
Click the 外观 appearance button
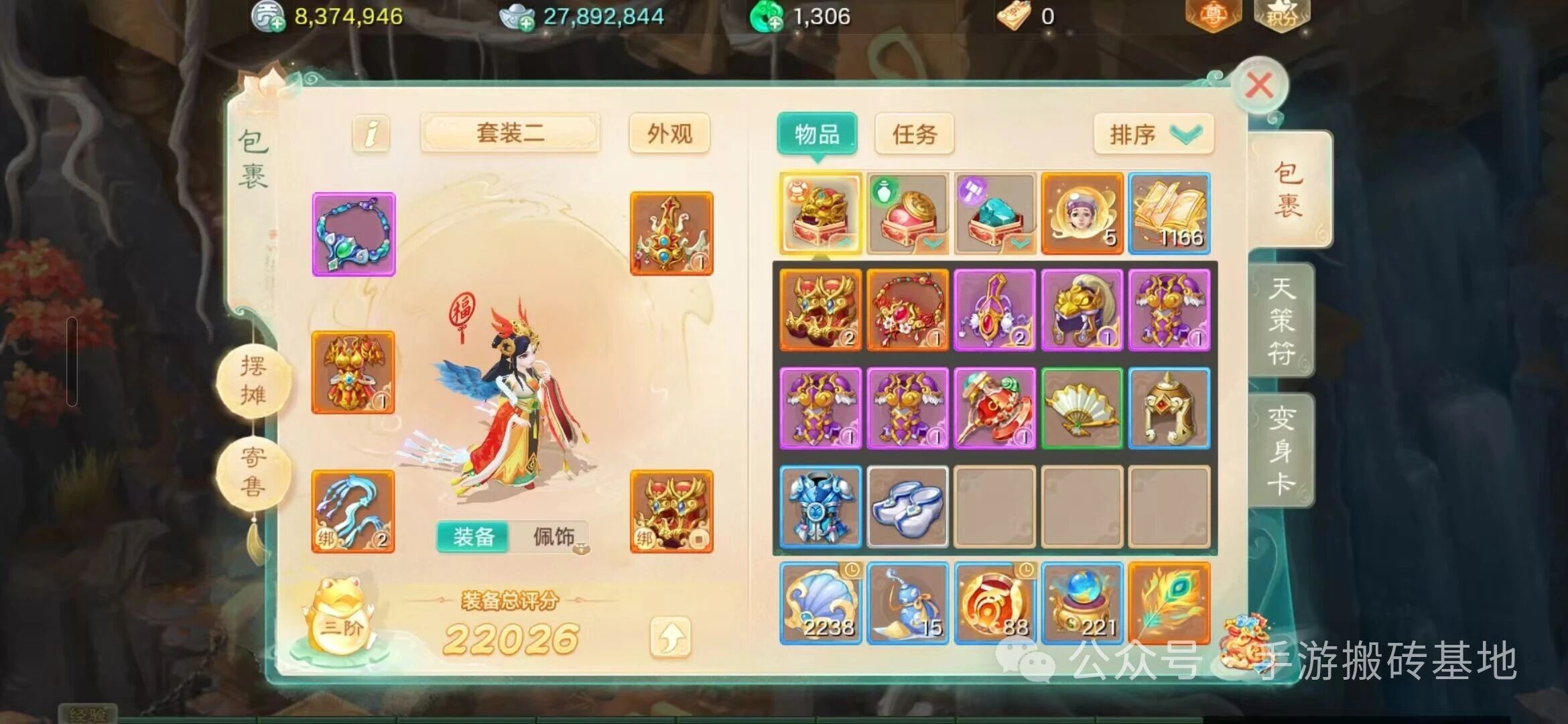670,133
